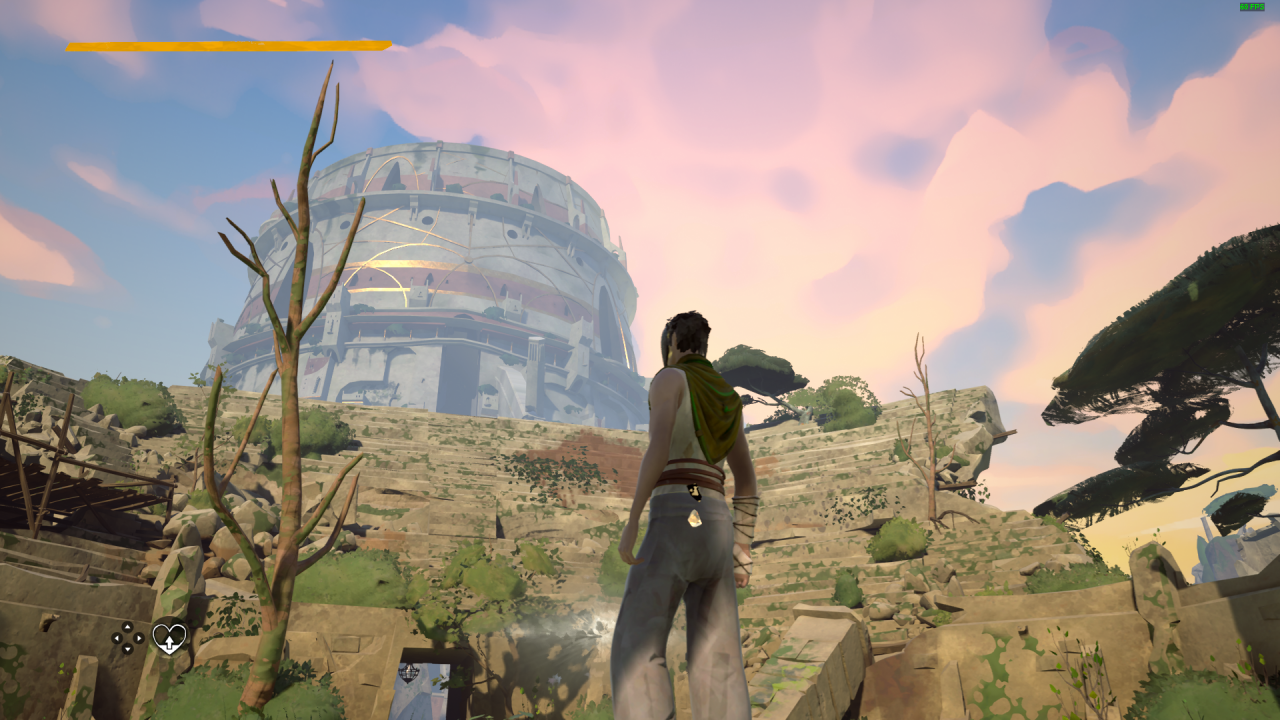Activate the heart-shaped healing ability icon

(x=169, y=637)
